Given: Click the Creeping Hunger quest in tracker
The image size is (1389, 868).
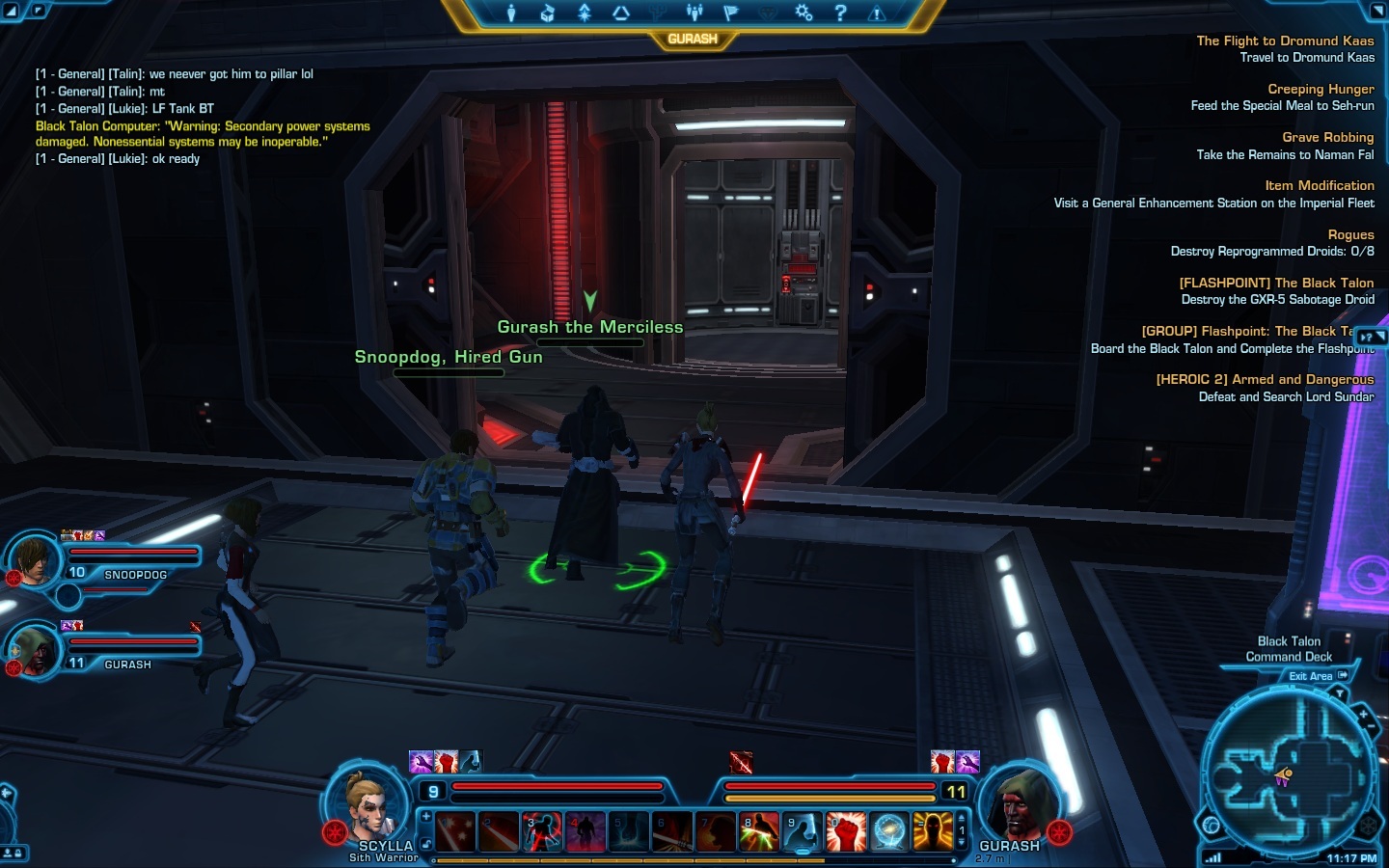Looking at the screenshot, I should click(1321, 89).
